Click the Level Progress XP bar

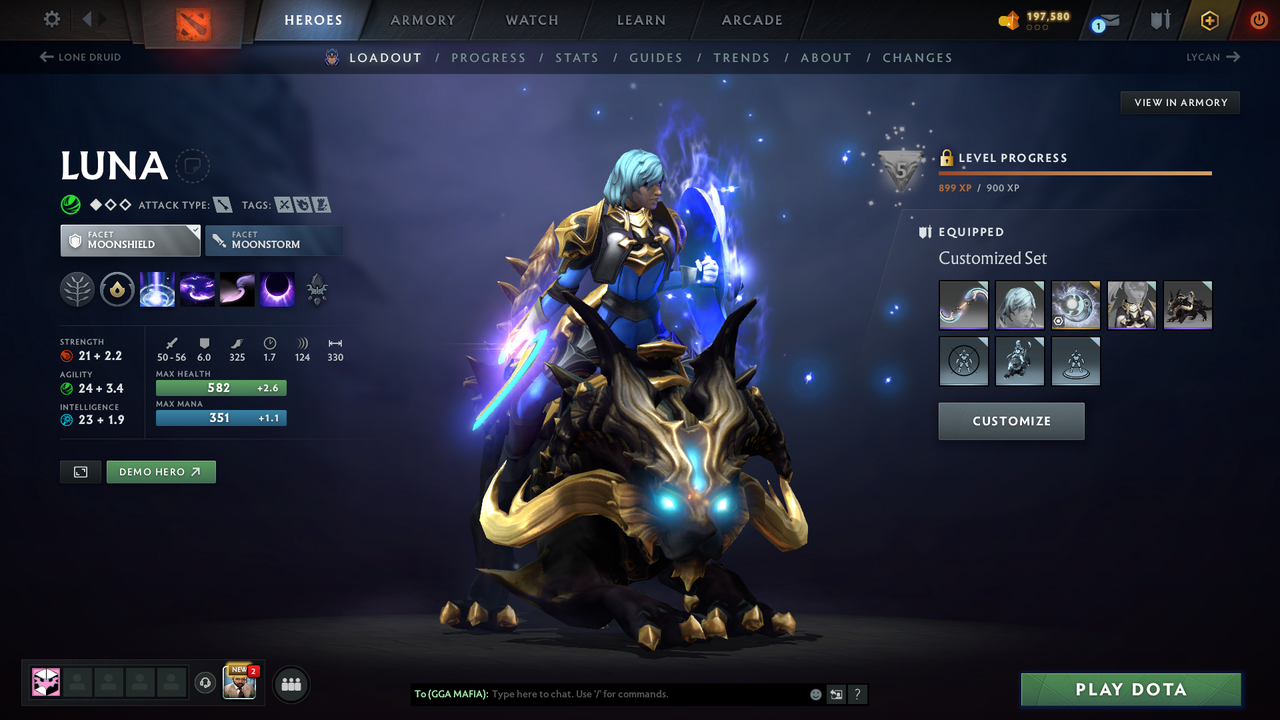pos(1075,172)
